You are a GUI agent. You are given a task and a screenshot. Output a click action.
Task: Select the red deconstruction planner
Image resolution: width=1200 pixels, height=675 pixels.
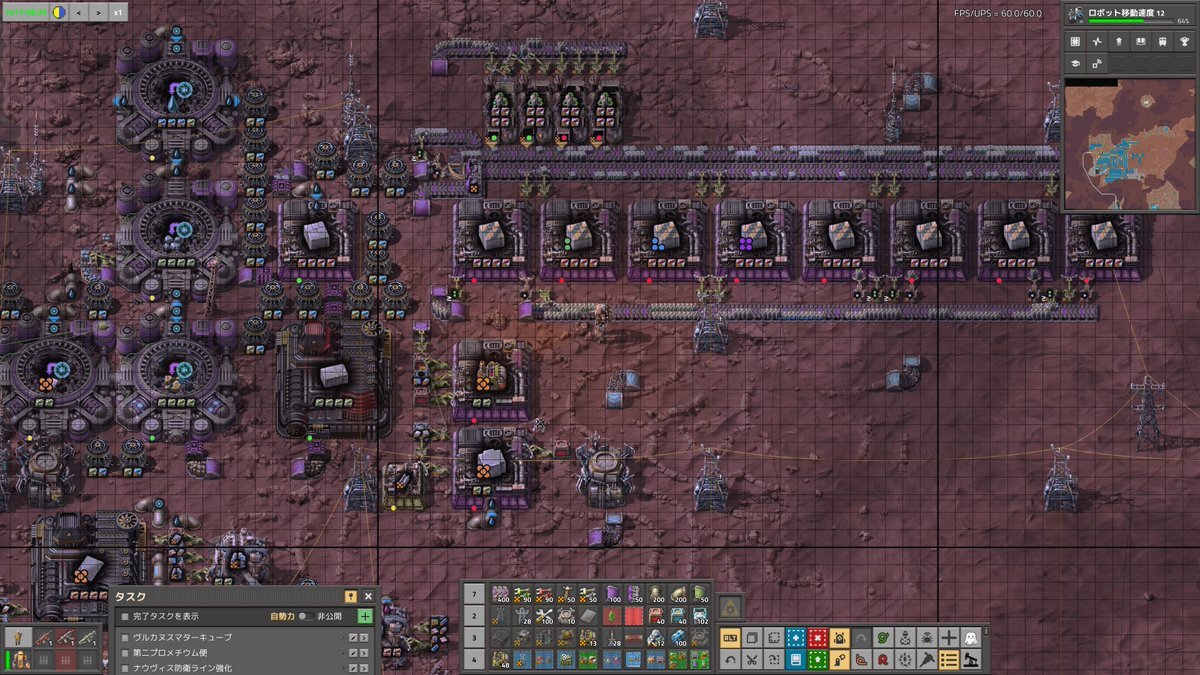[x=818, y=637]
